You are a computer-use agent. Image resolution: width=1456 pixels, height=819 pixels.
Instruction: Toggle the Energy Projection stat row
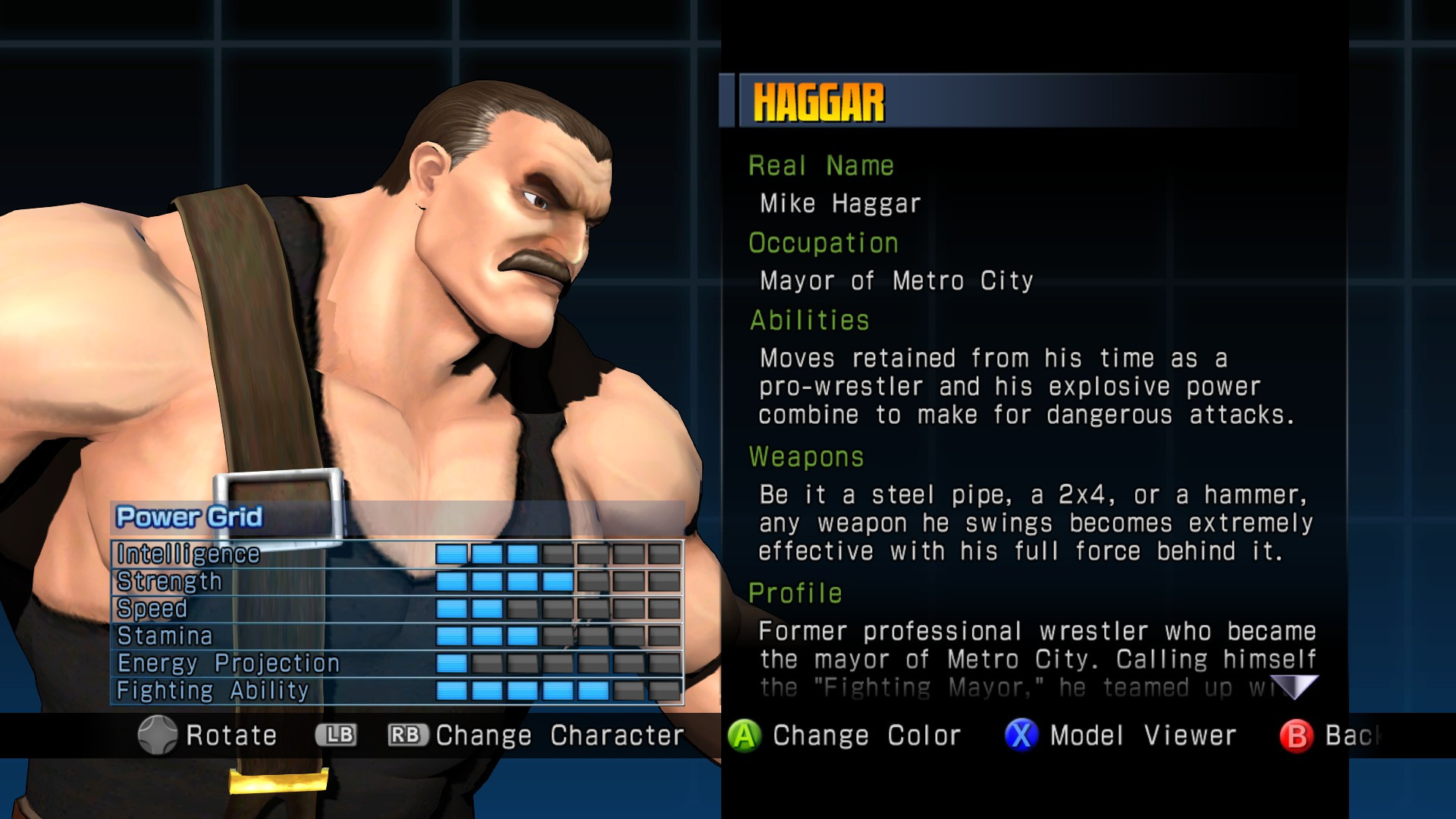tap(227, 662)
